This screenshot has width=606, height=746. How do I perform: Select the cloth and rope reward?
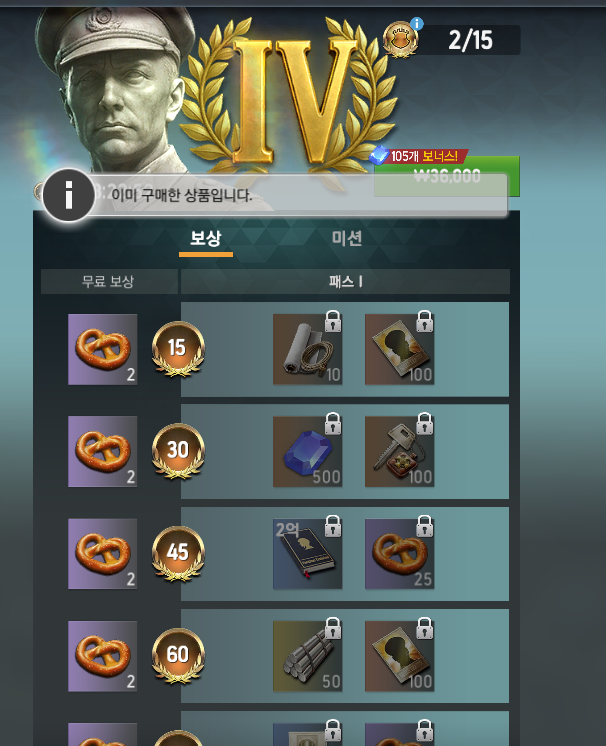(307, 349)
